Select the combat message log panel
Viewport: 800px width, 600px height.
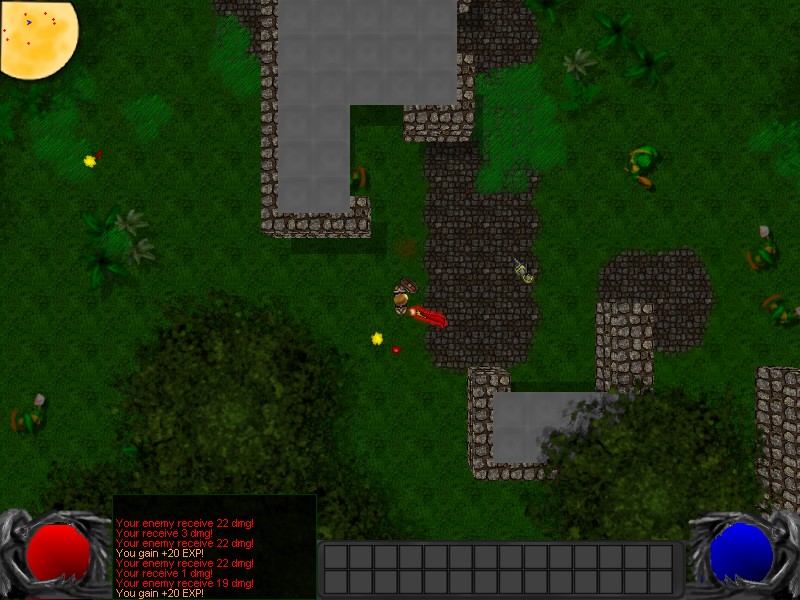tap(214, 547)
